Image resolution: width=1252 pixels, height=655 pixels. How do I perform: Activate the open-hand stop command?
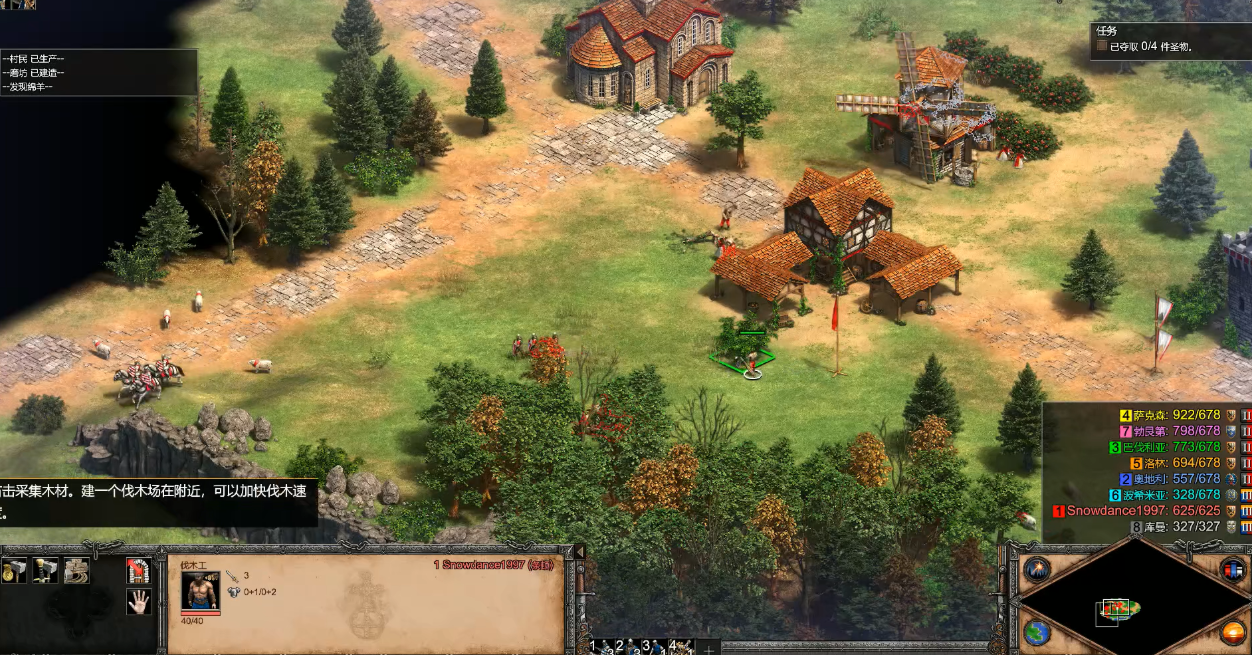[138, 601]
